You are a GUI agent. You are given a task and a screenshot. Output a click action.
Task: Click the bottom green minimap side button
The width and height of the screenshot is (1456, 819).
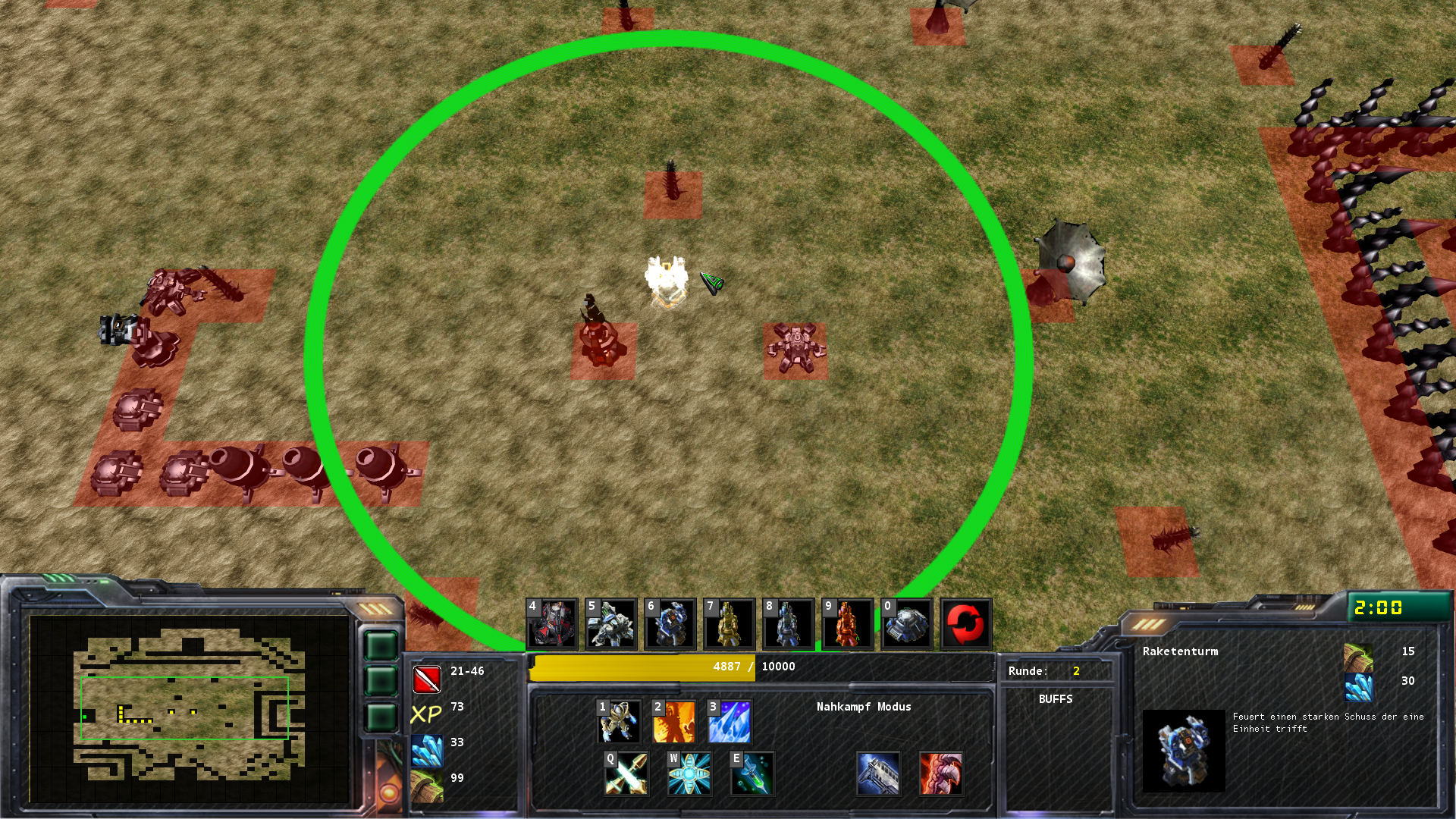[381, 717]
